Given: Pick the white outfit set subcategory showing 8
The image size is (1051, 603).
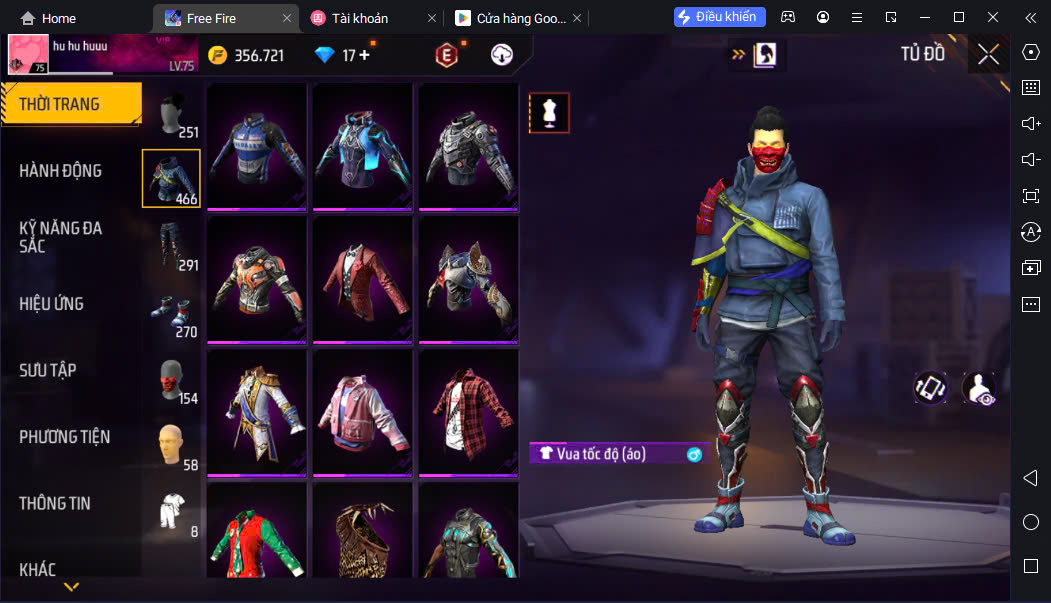Looking at the screenshot, I should coord(172,512).
